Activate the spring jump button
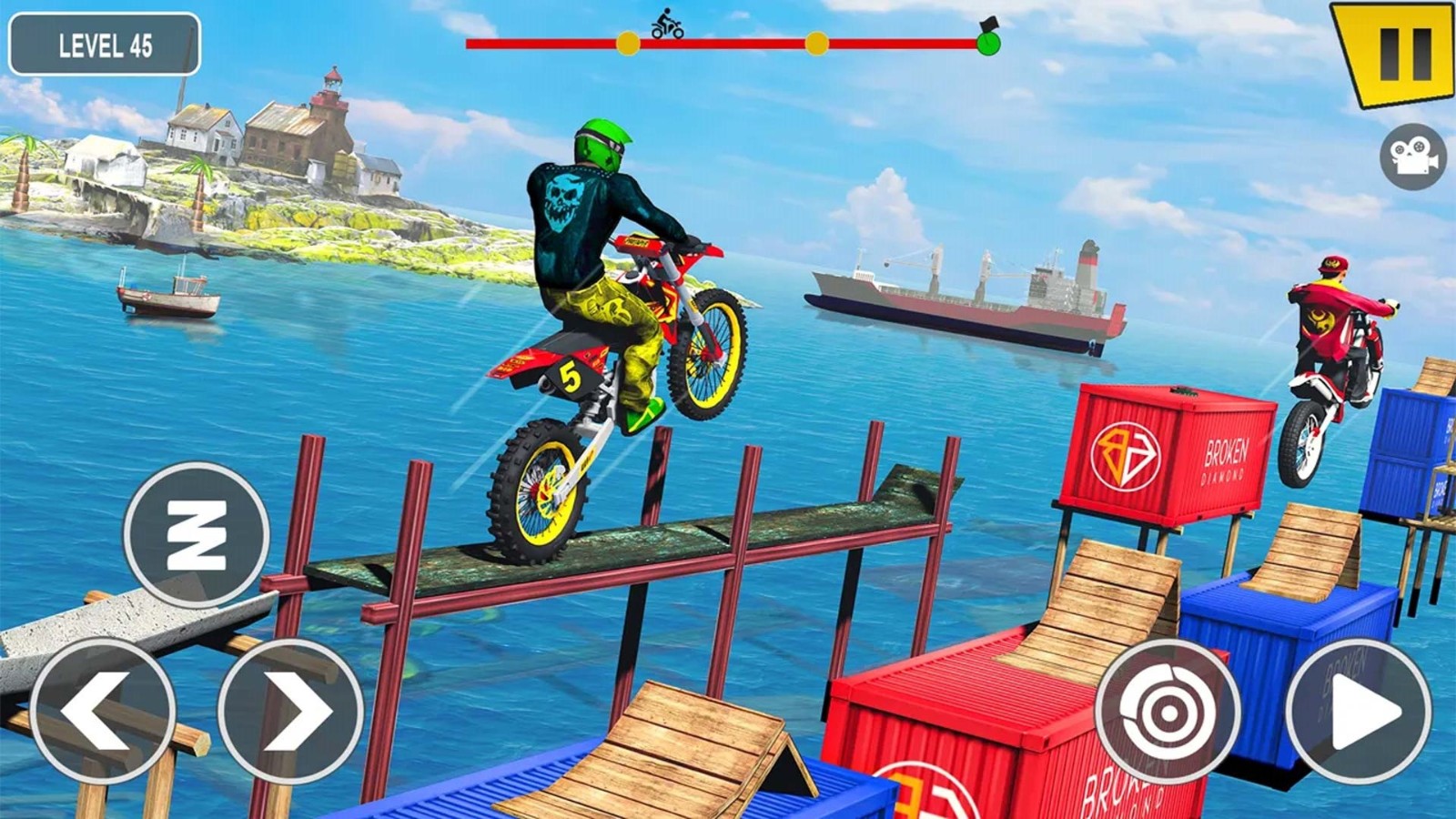The image size is (1456, 819). [197, 534]
